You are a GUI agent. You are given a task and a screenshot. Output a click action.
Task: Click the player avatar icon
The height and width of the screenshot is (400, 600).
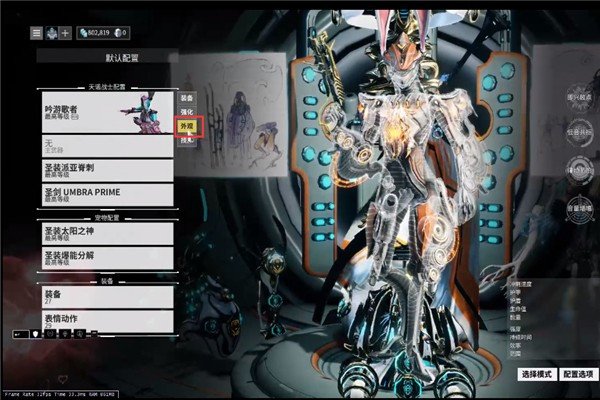coord(50,33)
